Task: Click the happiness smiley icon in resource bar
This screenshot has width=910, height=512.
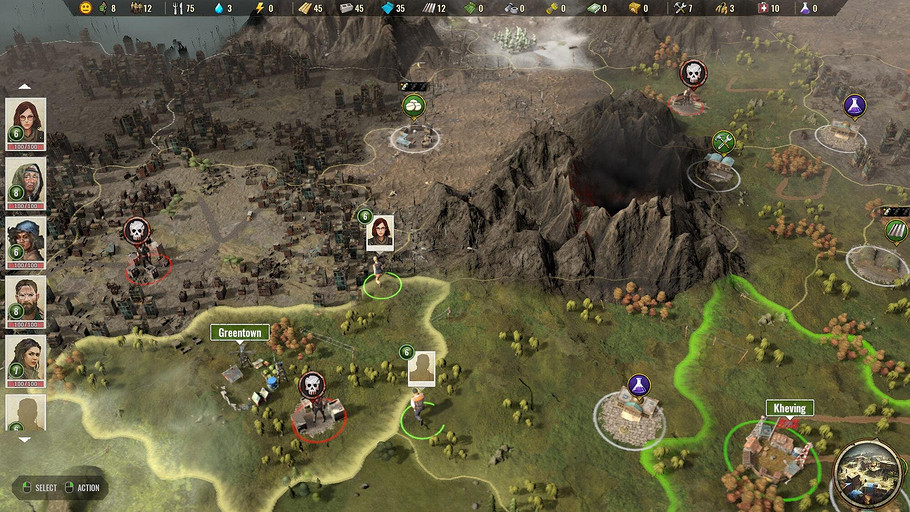Action: click(86, 8)
